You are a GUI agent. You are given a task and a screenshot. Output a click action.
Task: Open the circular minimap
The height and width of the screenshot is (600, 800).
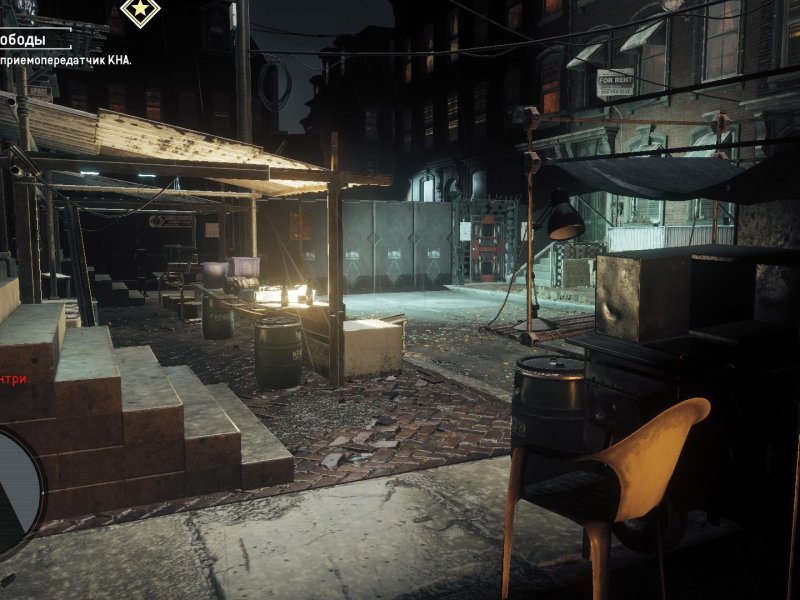pyautogui.click(x=14, y=492)
